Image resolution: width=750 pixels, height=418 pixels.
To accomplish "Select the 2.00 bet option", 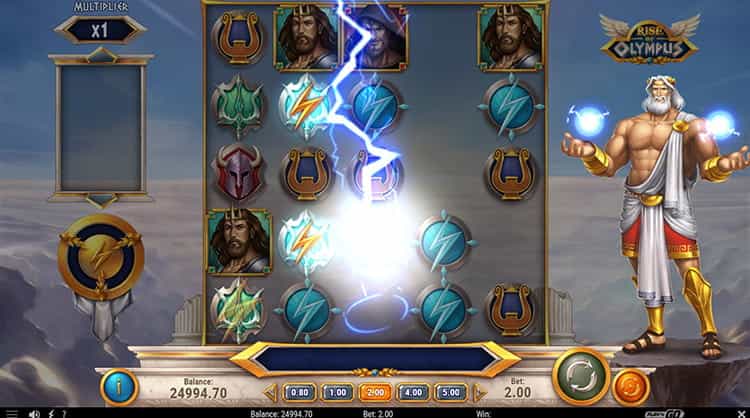I will pos(374,393).
